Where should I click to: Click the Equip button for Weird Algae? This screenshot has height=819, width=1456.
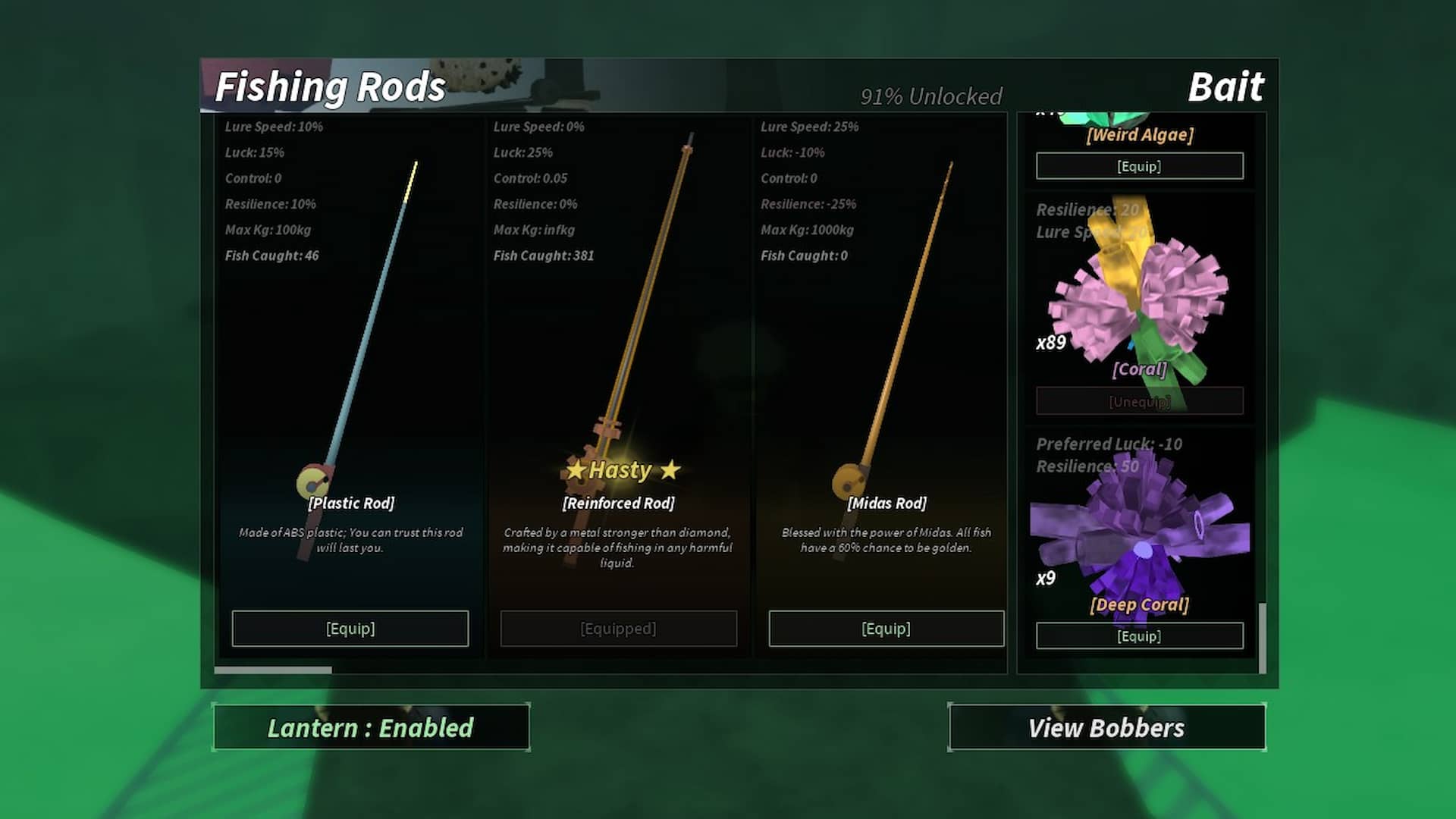pos(1139,165)
